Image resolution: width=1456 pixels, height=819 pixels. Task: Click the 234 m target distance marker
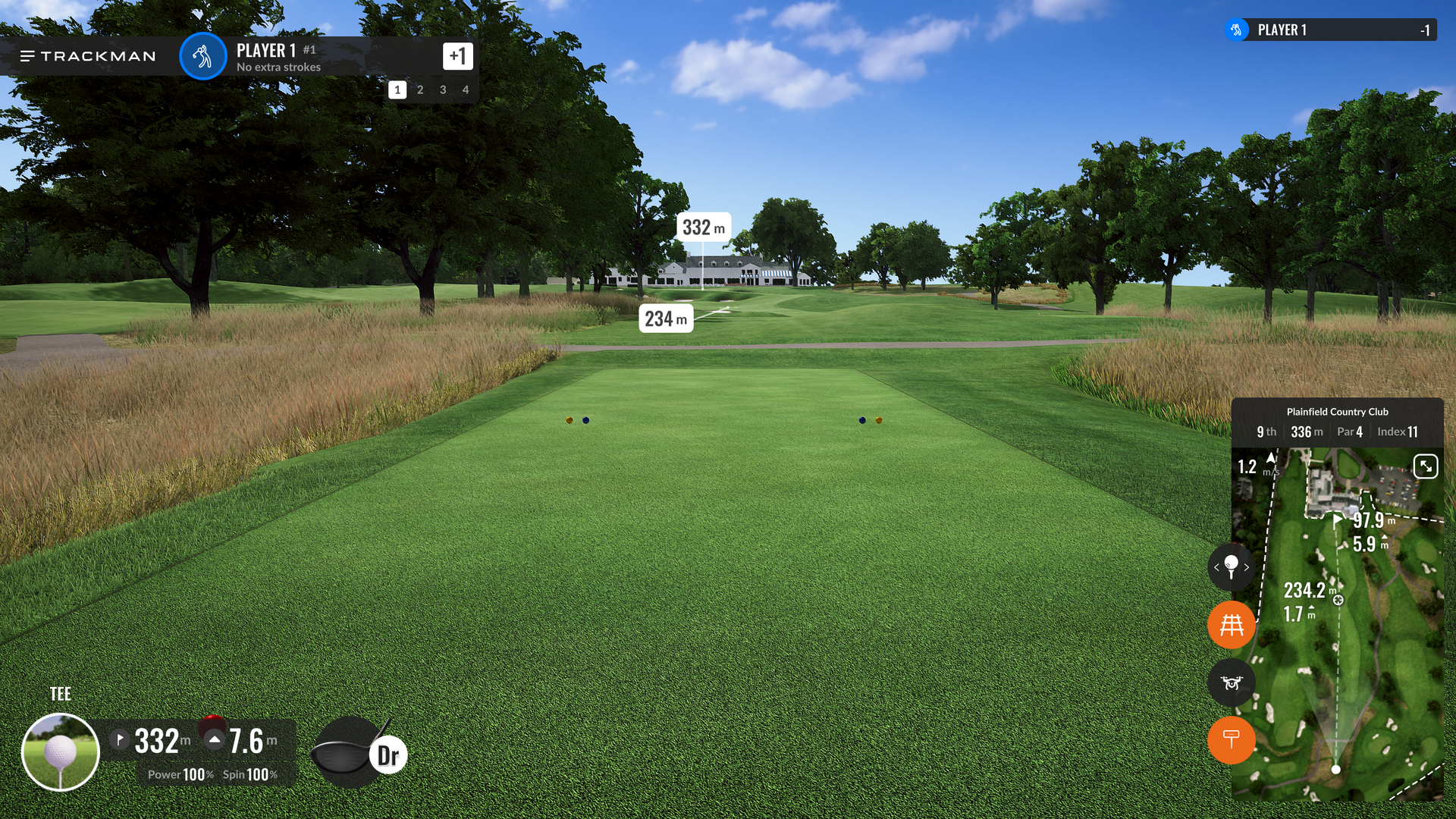(666, 319)
